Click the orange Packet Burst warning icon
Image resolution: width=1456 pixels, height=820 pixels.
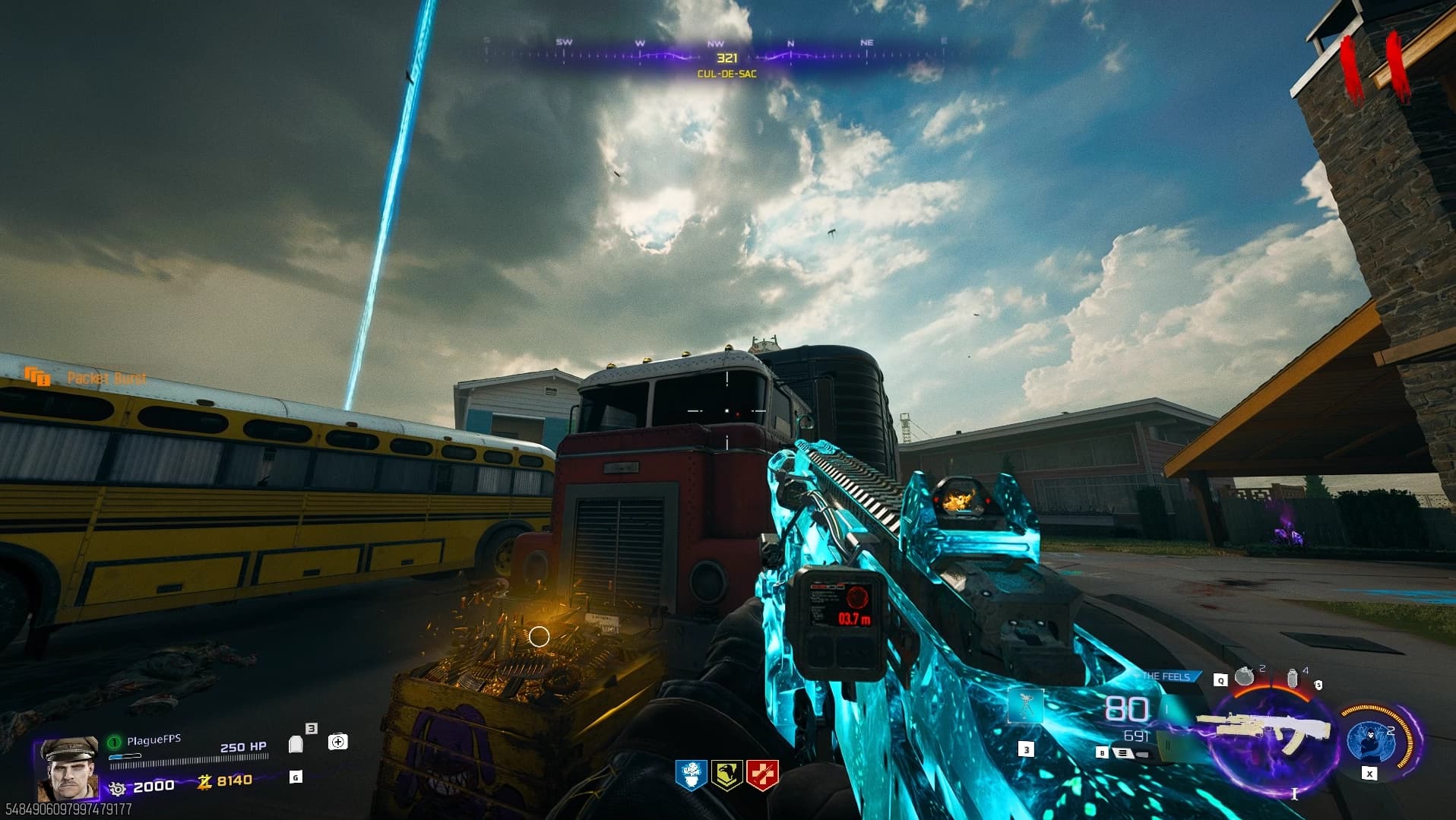tap(37, 376)
